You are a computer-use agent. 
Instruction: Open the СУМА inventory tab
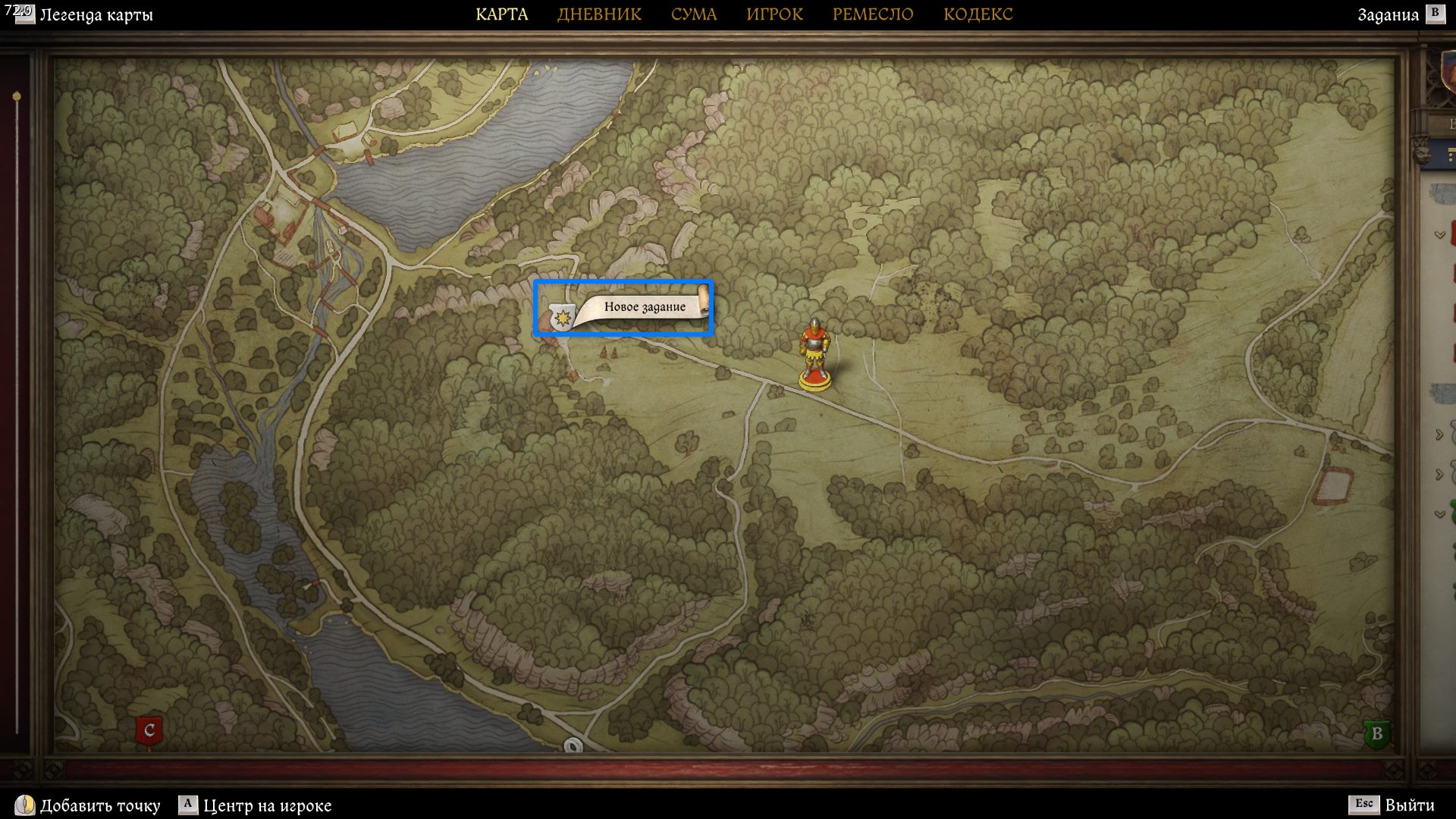[x=693, y=14]
